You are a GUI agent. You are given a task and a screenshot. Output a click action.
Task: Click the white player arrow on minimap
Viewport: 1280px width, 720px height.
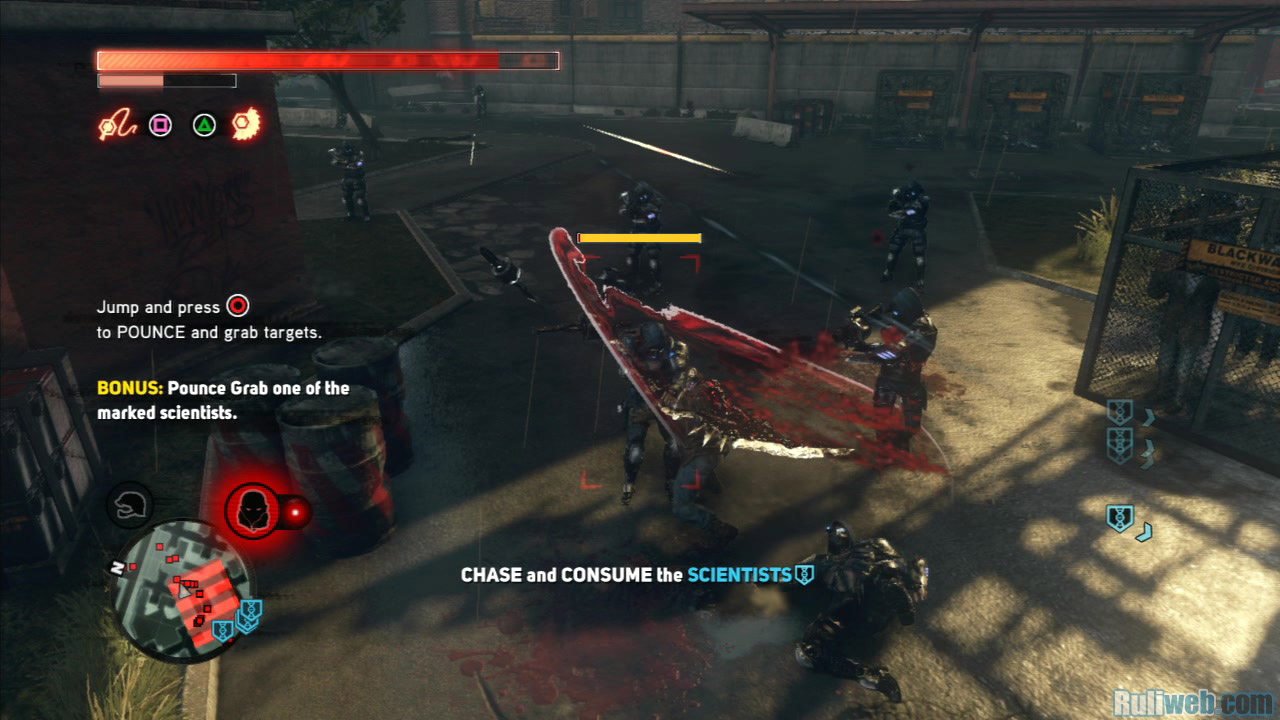(185, 591)
